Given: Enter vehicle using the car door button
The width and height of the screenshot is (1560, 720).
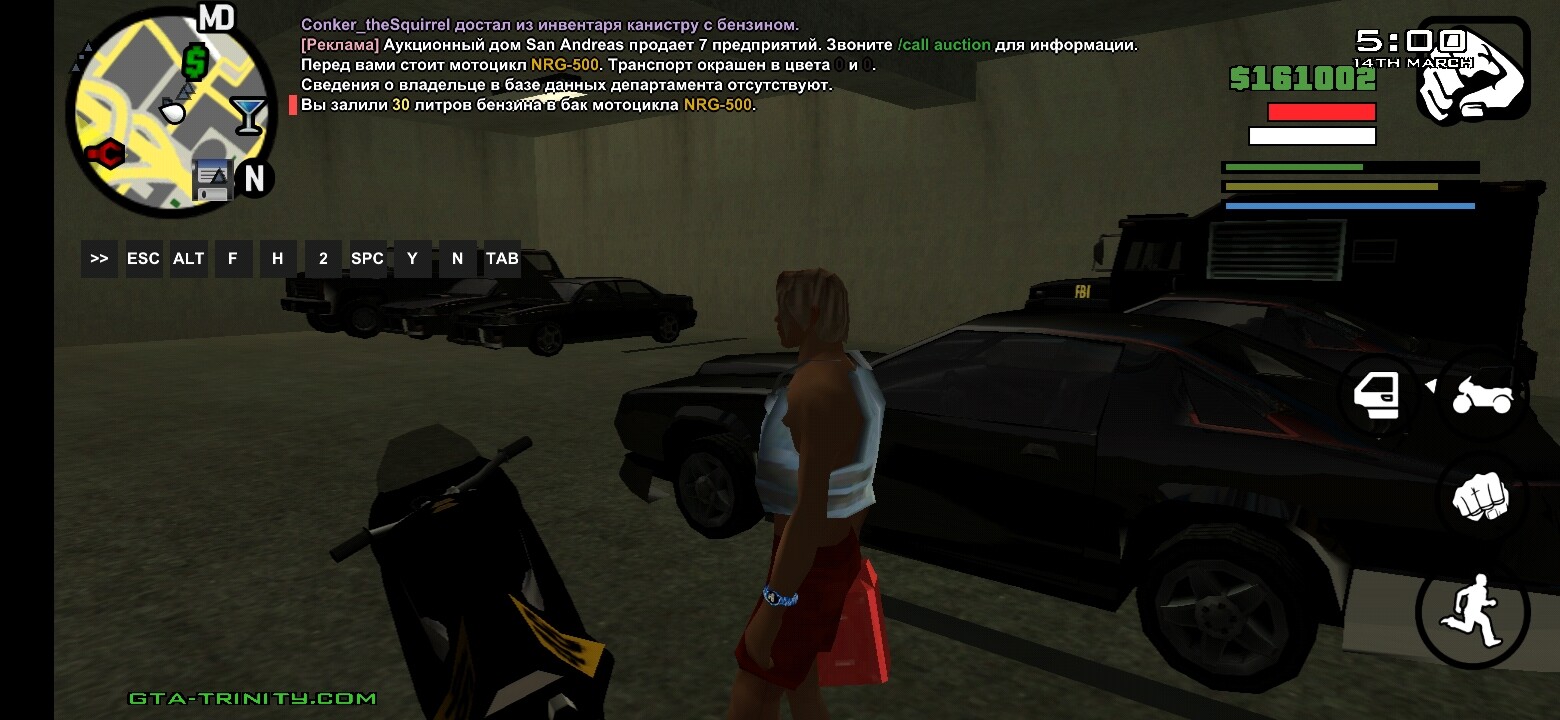Looking at the screenshot, I should tap(1377, 396).
